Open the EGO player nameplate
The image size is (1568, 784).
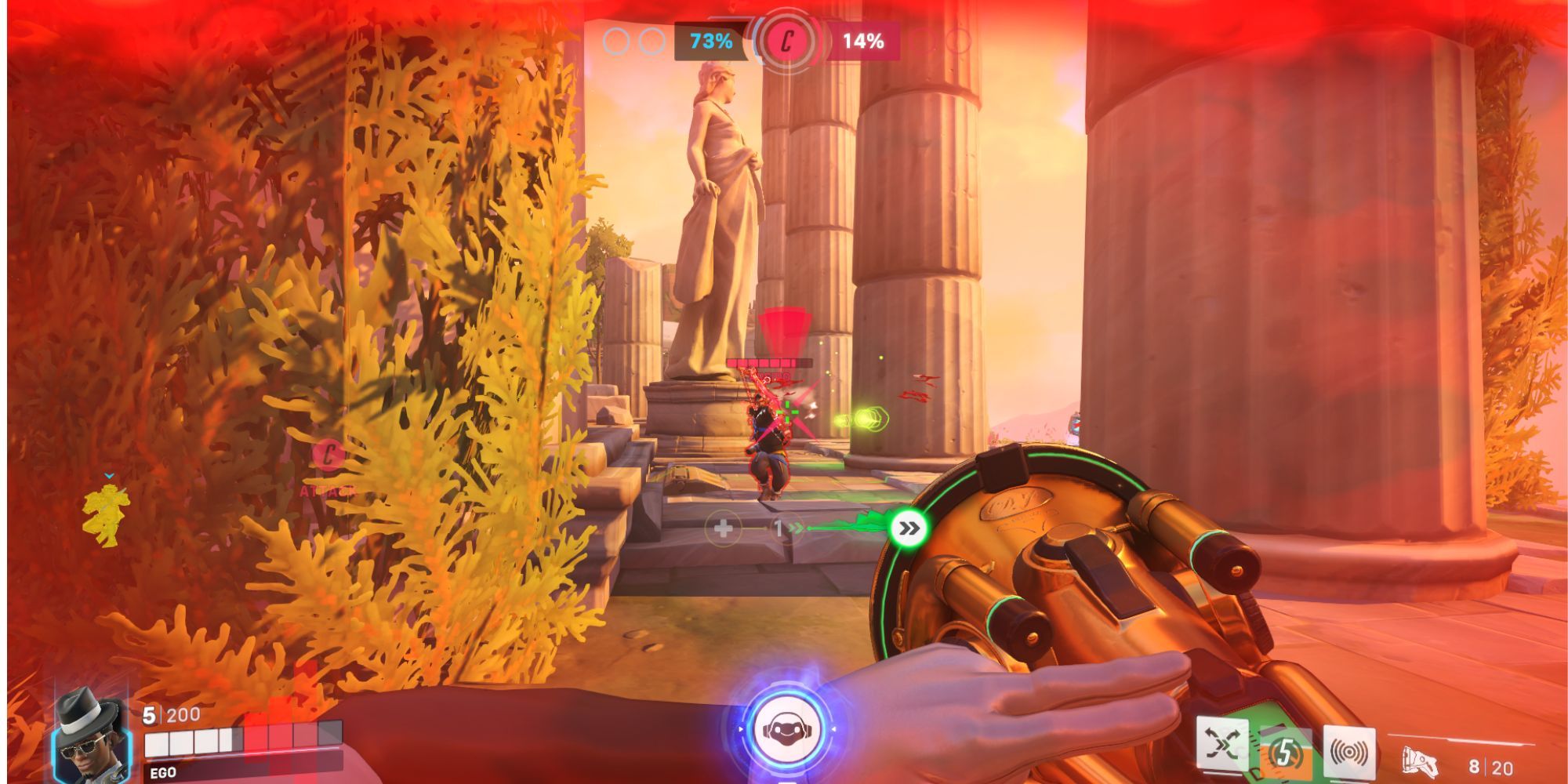pos(162,771)
